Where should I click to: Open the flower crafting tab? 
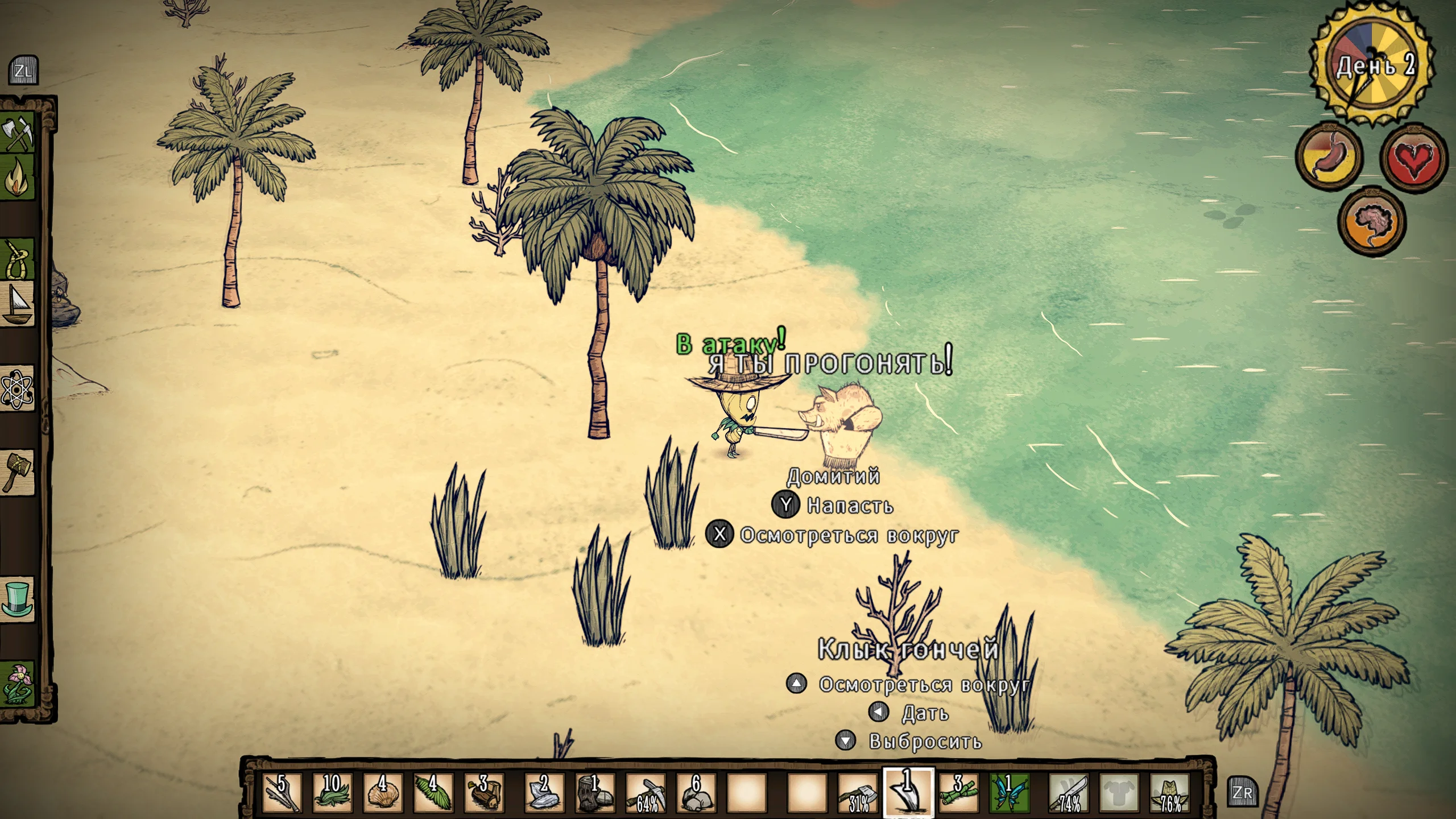point(18,682)
